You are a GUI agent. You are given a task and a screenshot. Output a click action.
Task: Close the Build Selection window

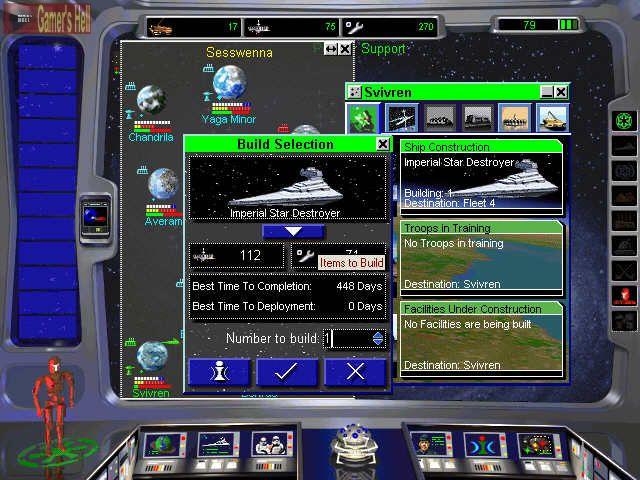pyautogui.click(x=382, y=144)
